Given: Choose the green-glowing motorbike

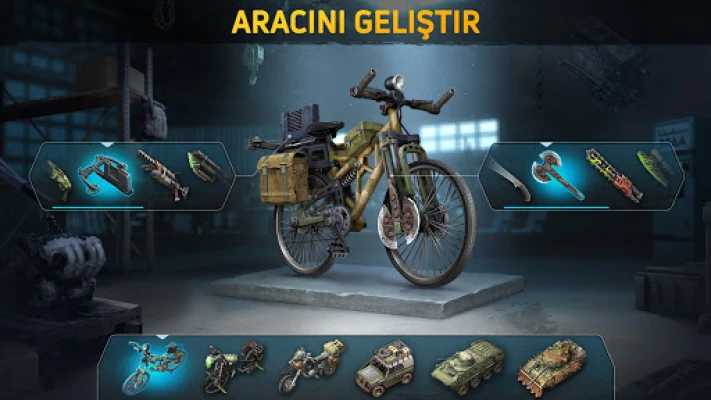Looking at the screenshot, I should click(x=234, y=369).
